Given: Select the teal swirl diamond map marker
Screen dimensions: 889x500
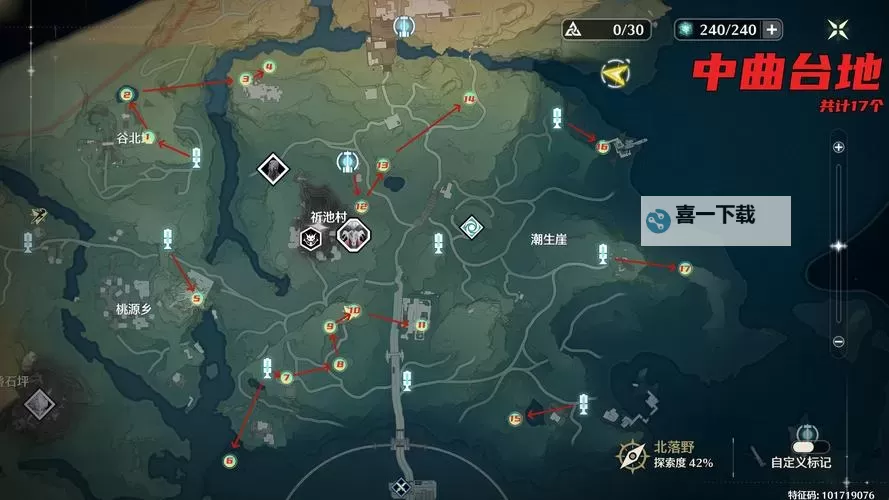Looking at the screenshot, I should 471,228.
